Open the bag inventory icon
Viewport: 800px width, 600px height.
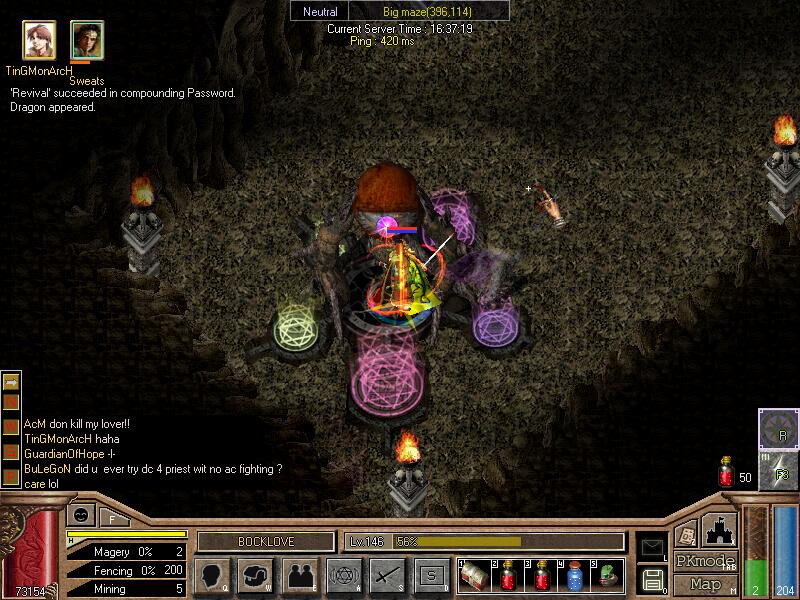[256, 576]
